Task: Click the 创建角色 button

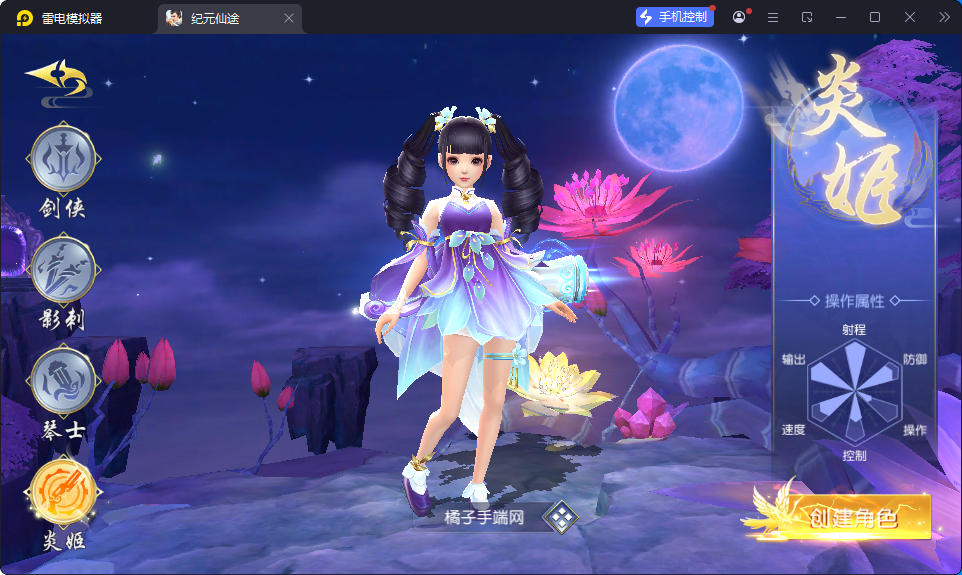Action: (852, 516)
